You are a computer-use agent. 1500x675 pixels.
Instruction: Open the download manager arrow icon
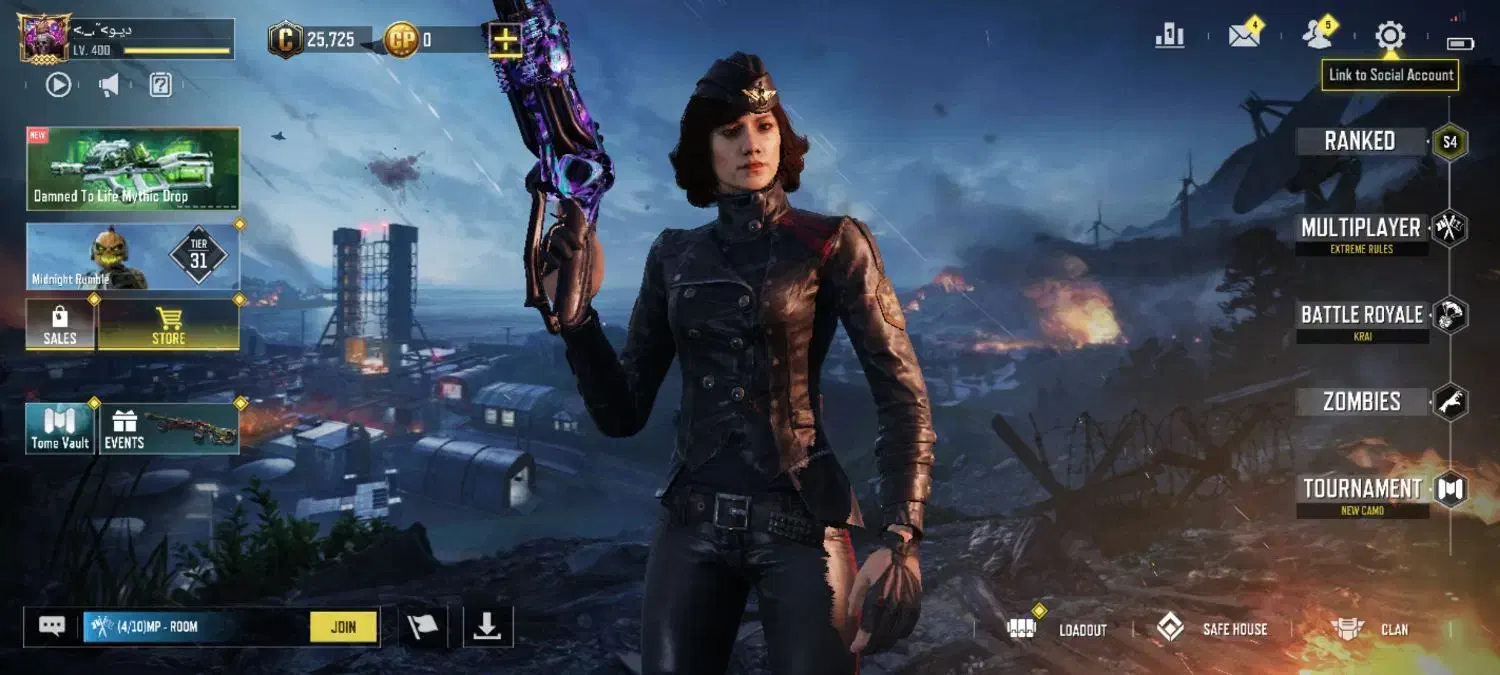(x=487, y=627)
